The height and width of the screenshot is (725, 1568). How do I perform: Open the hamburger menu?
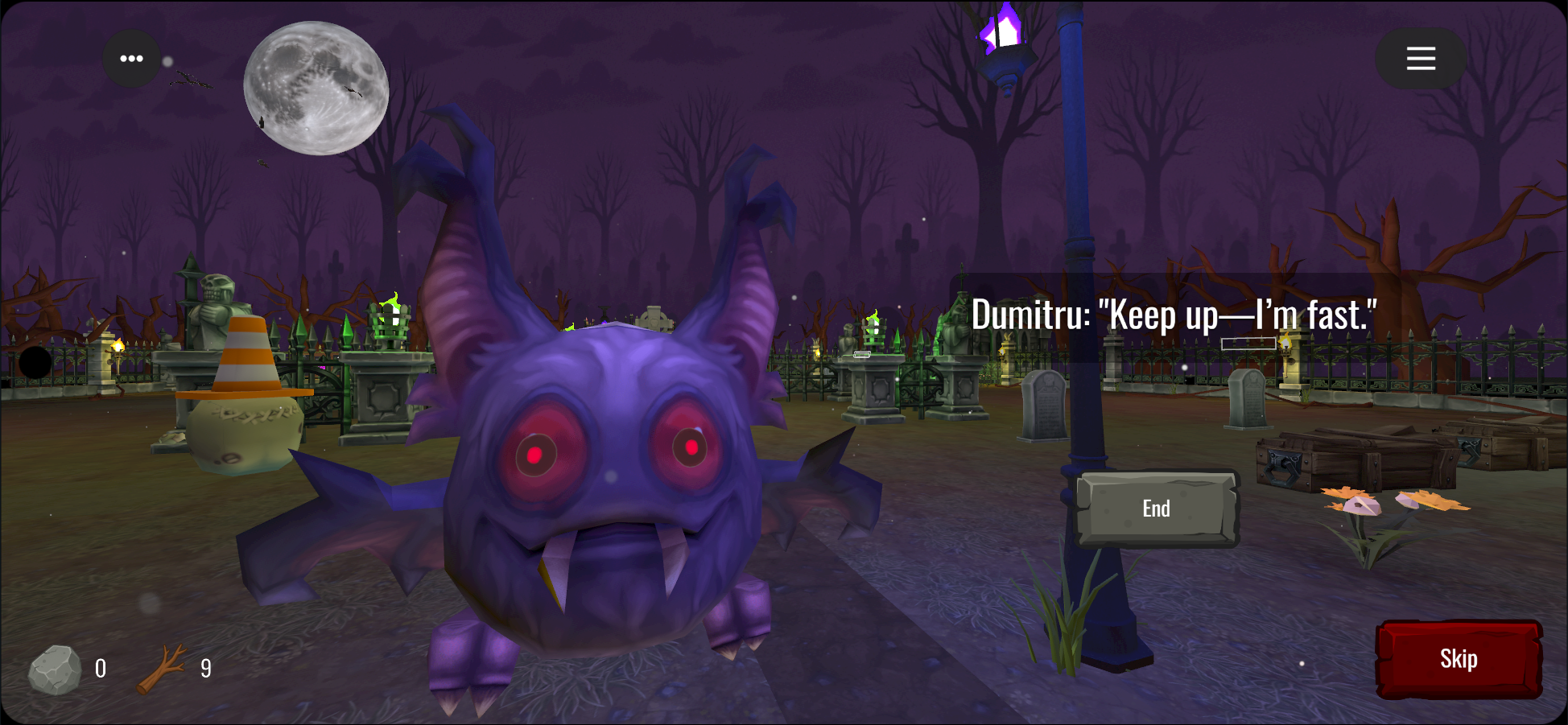point(1421,59)
